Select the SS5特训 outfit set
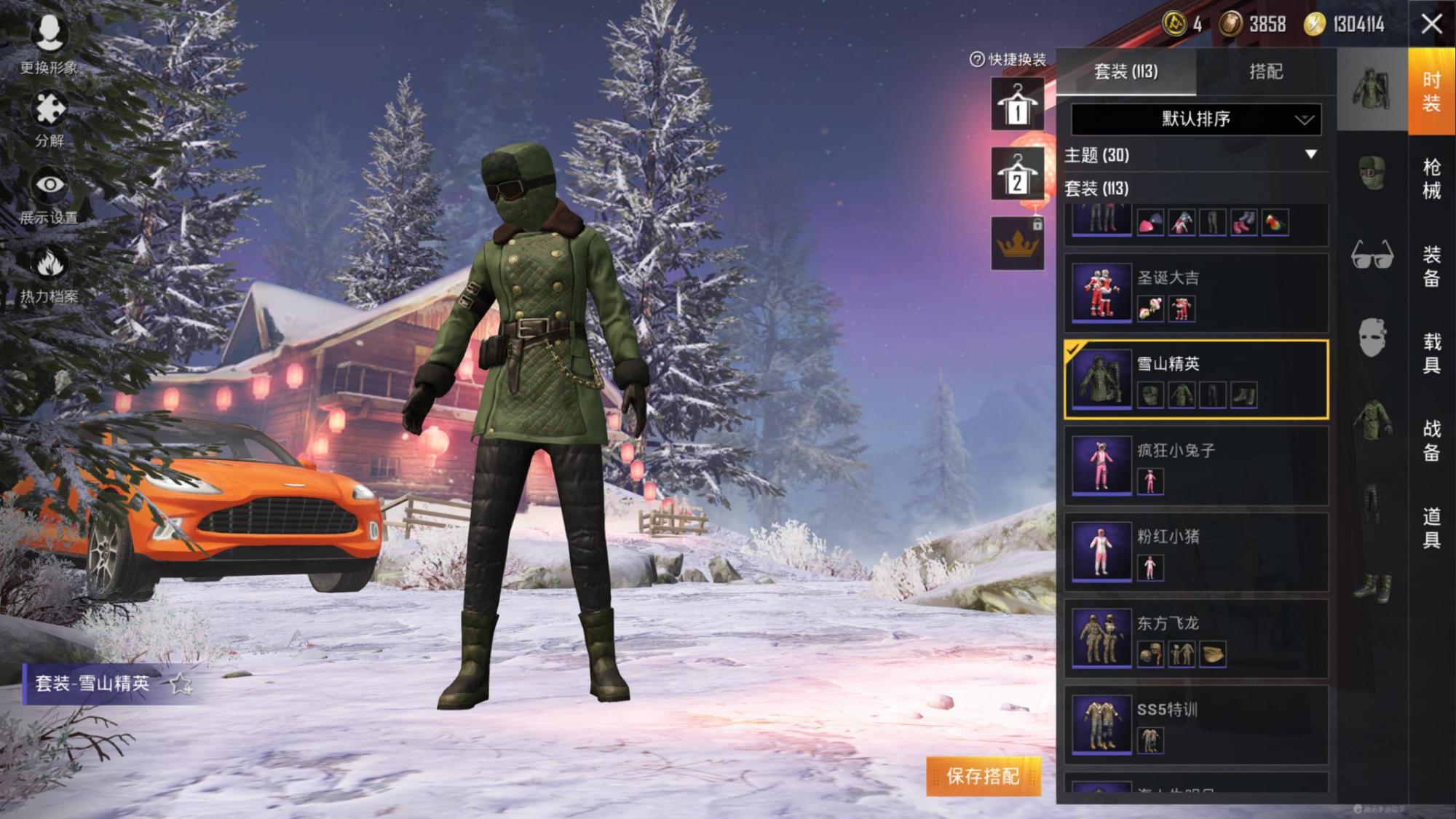This screenshot has width=1456, height=819. pyautogui.click(x=1195, y=724)
